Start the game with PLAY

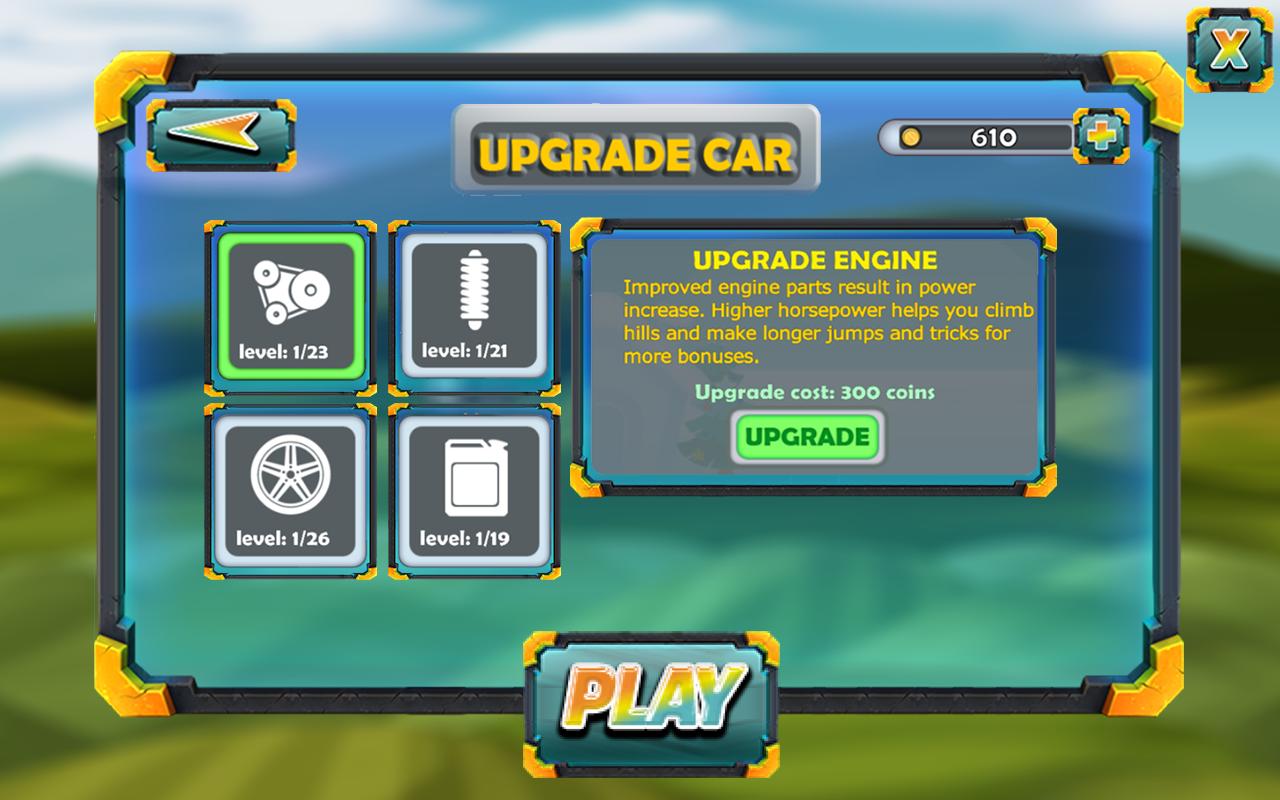pos(651,704)
